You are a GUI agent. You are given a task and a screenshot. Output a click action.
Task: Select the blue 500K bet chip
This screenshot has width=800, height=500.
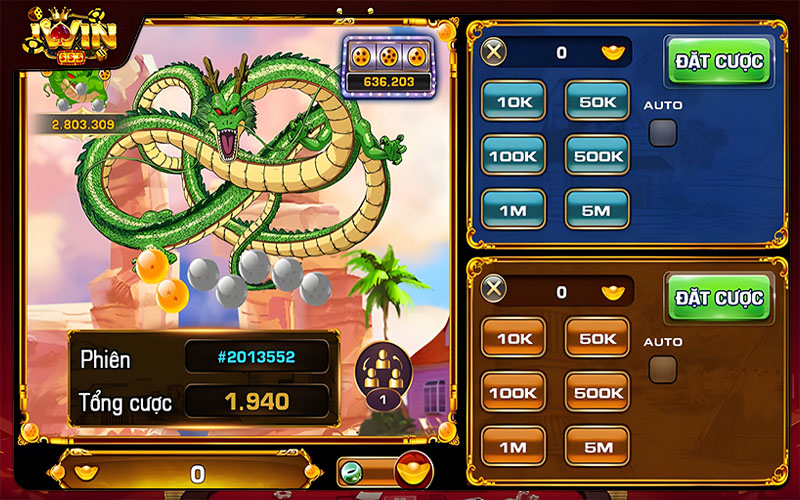pyautogui.click(x=597, y=155)
